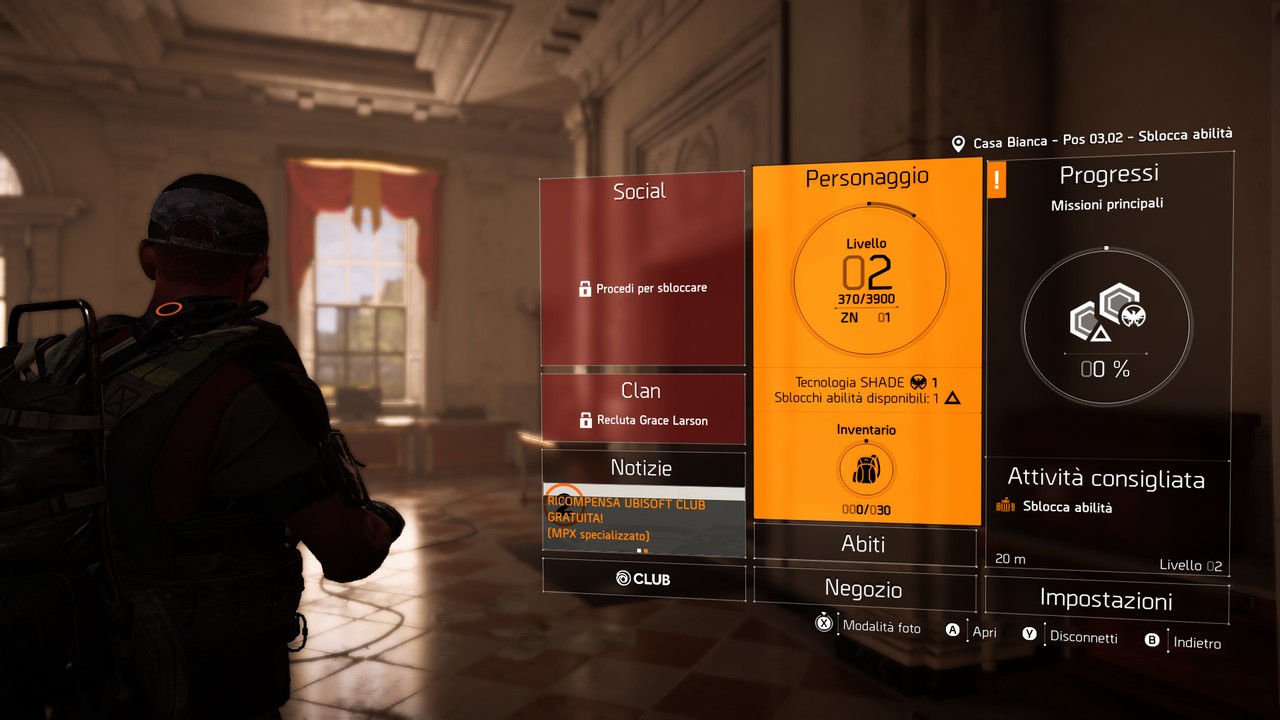Open the Social panel

642,270
